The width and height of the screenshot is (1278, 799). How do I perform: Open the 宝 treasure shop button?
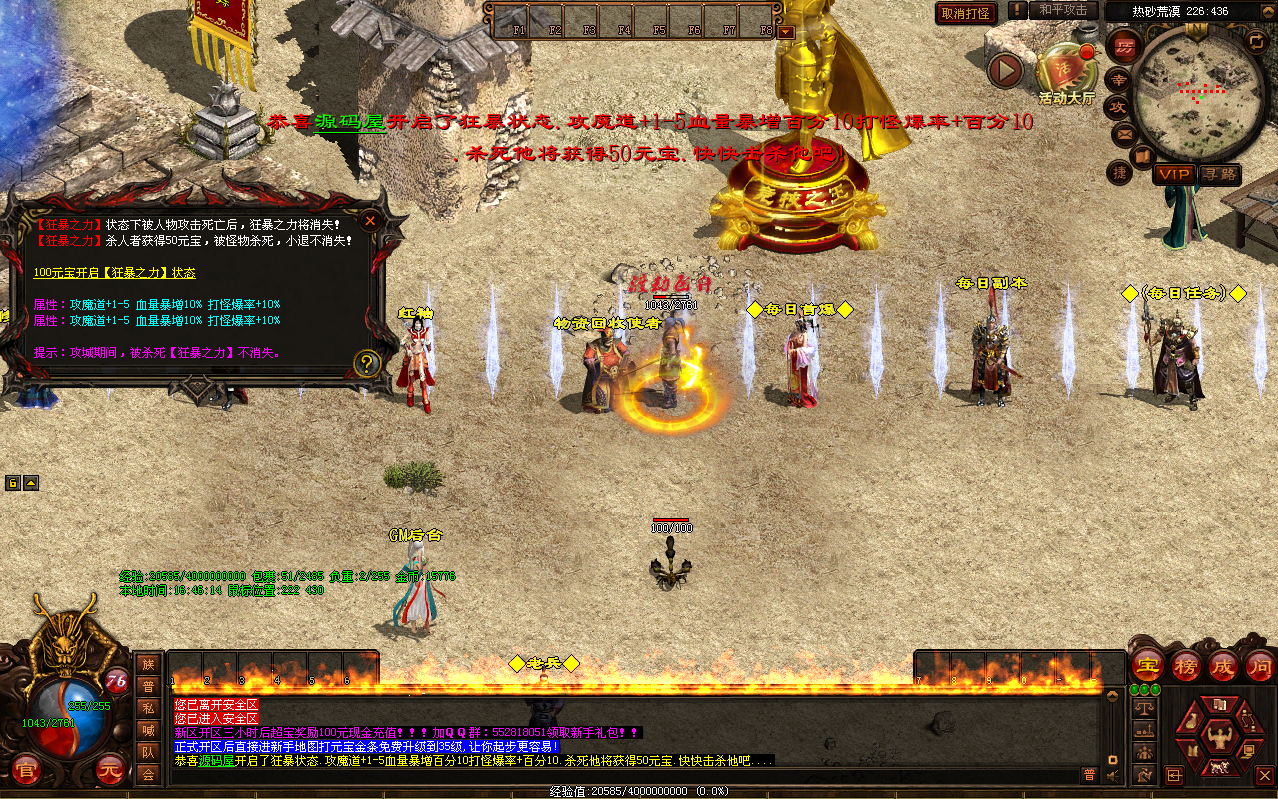(x=1147, y=664)
